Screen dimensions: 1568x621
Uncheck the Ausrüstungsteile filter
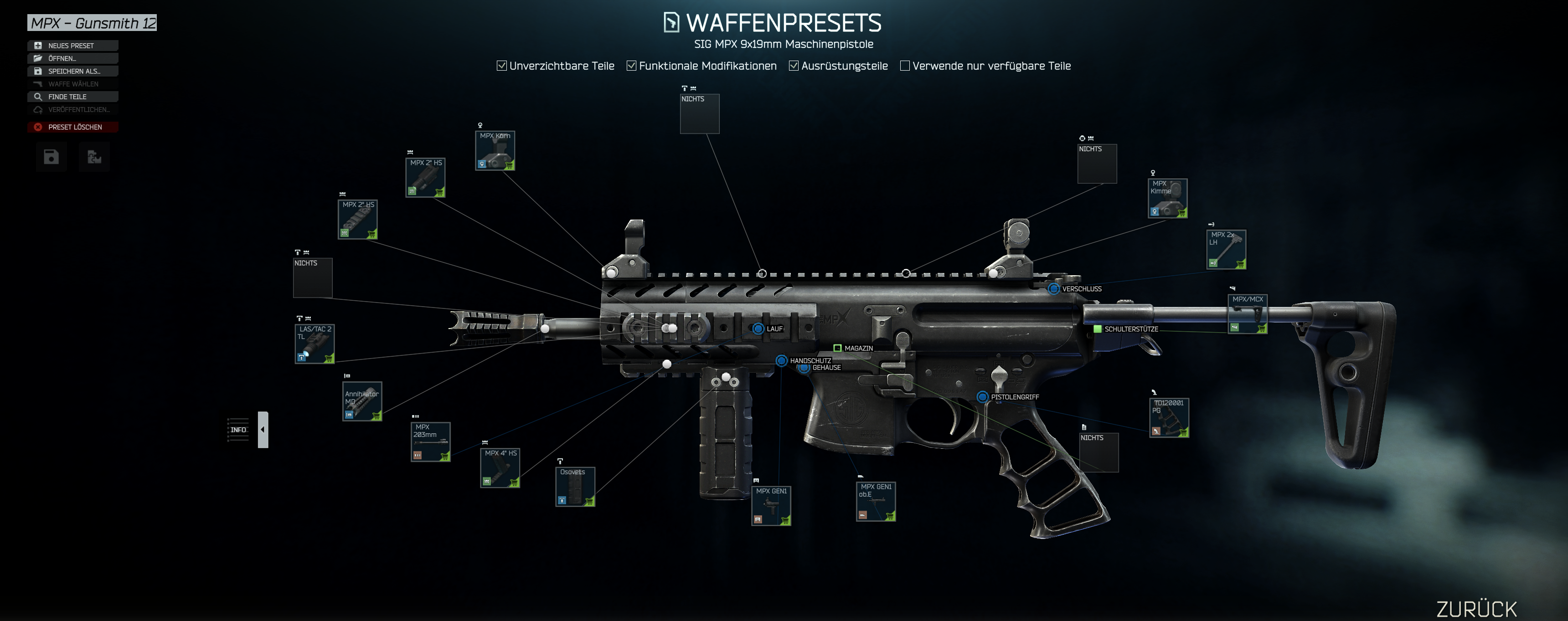(x=794, y=66)
